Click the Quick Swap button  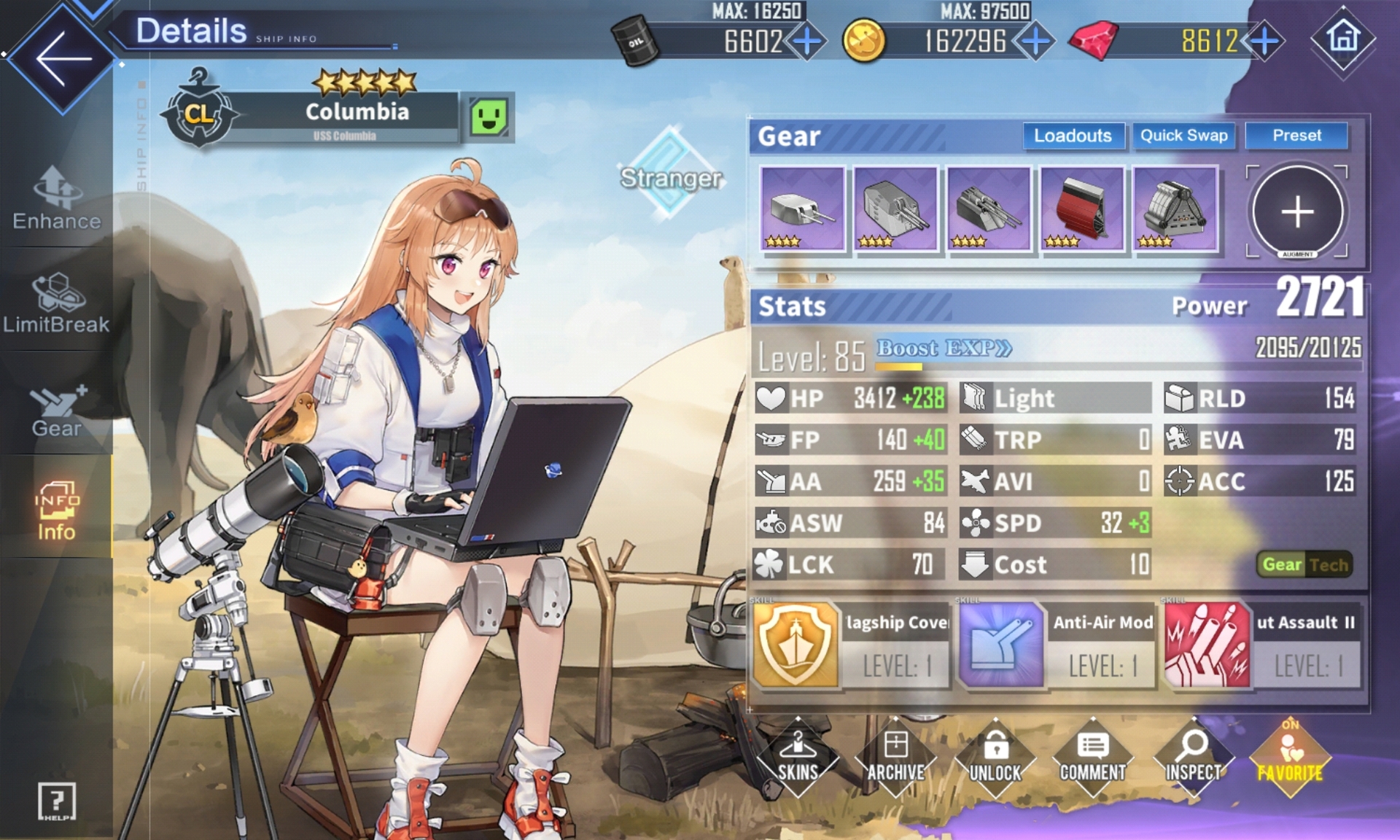tap(1183, 136)
